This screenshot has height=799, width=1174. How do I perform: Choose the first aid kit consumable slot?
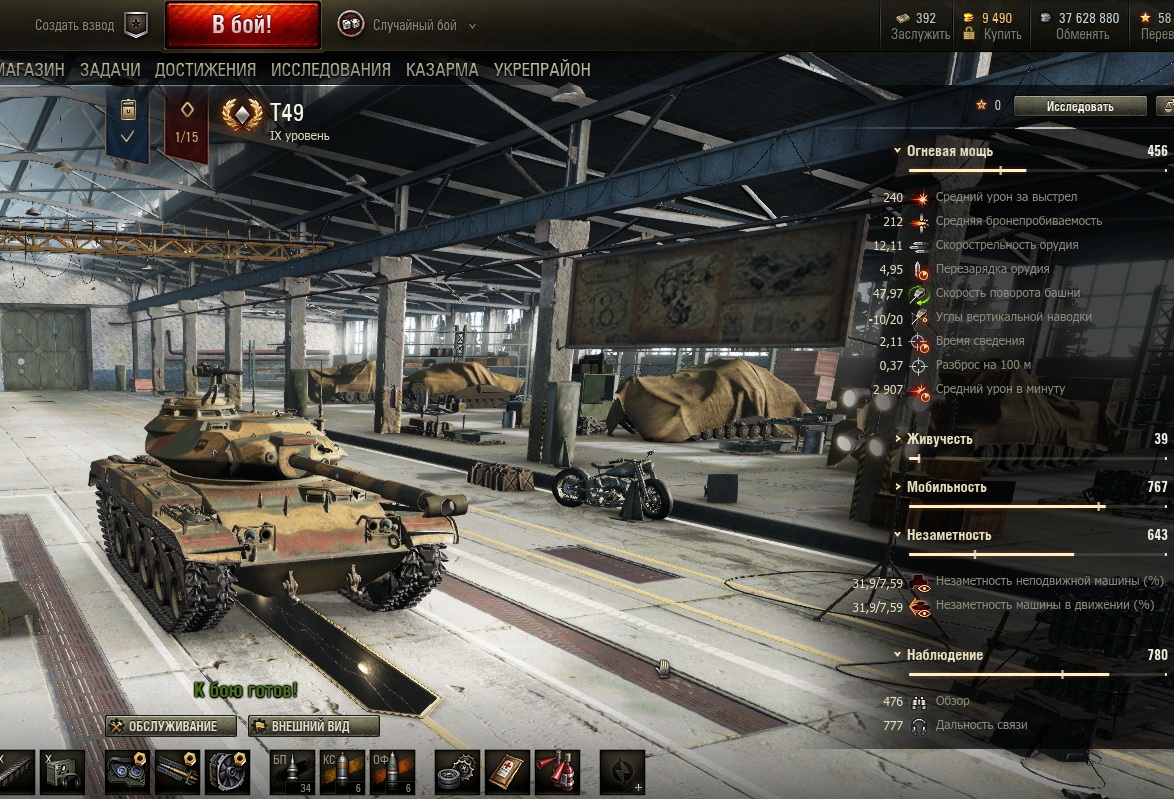508,772
